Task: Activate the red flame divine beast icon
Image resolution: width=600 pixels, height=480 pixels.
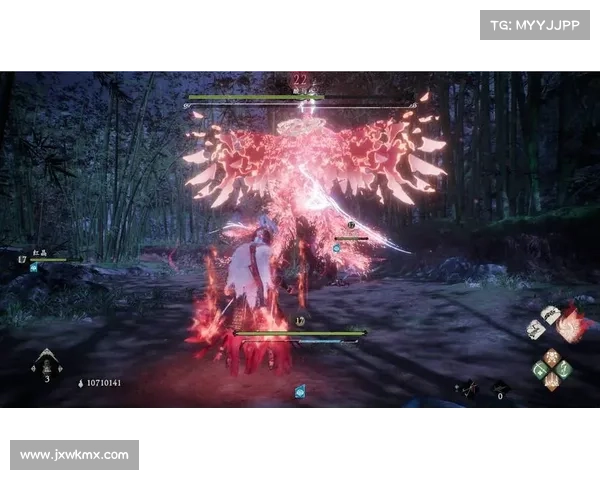Action: pyautogui.click(x=571, y=326)
